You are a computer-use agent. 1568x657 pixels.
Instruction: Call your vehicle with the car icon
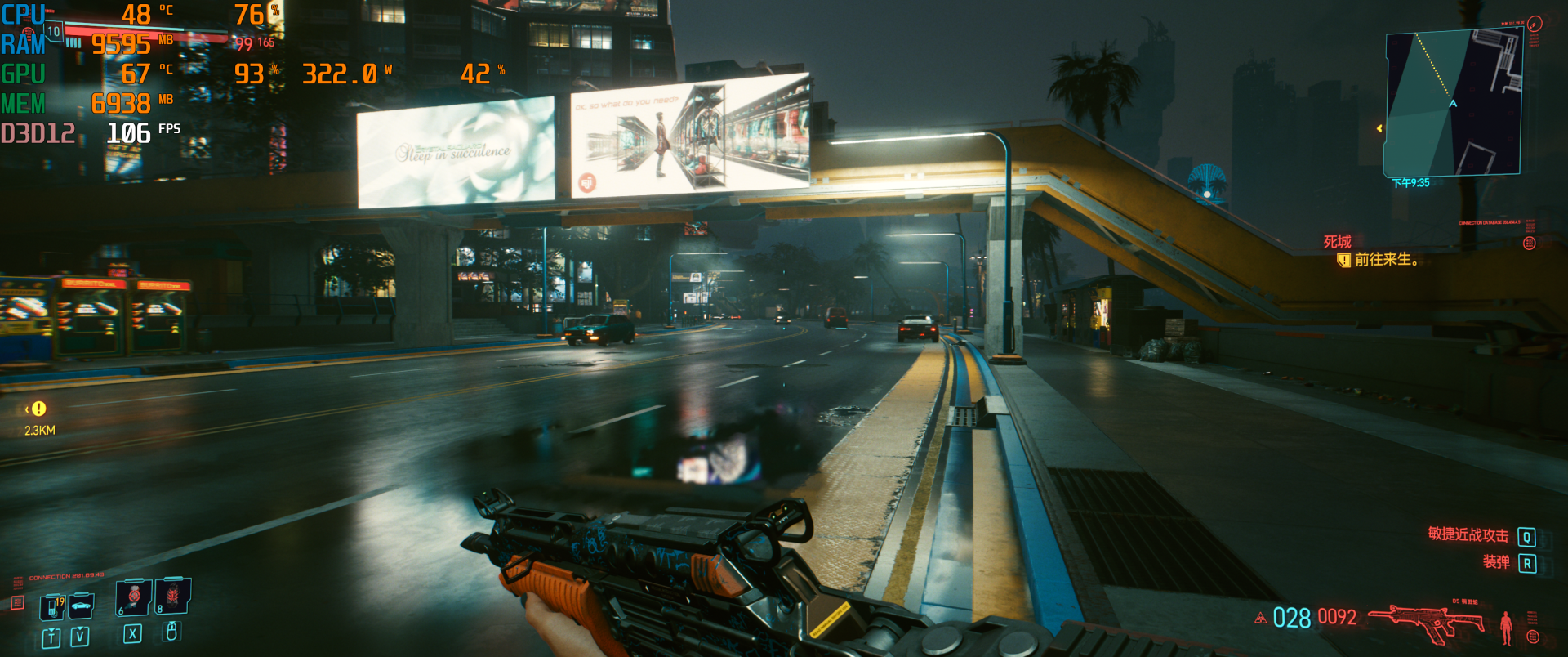(81, 606)
